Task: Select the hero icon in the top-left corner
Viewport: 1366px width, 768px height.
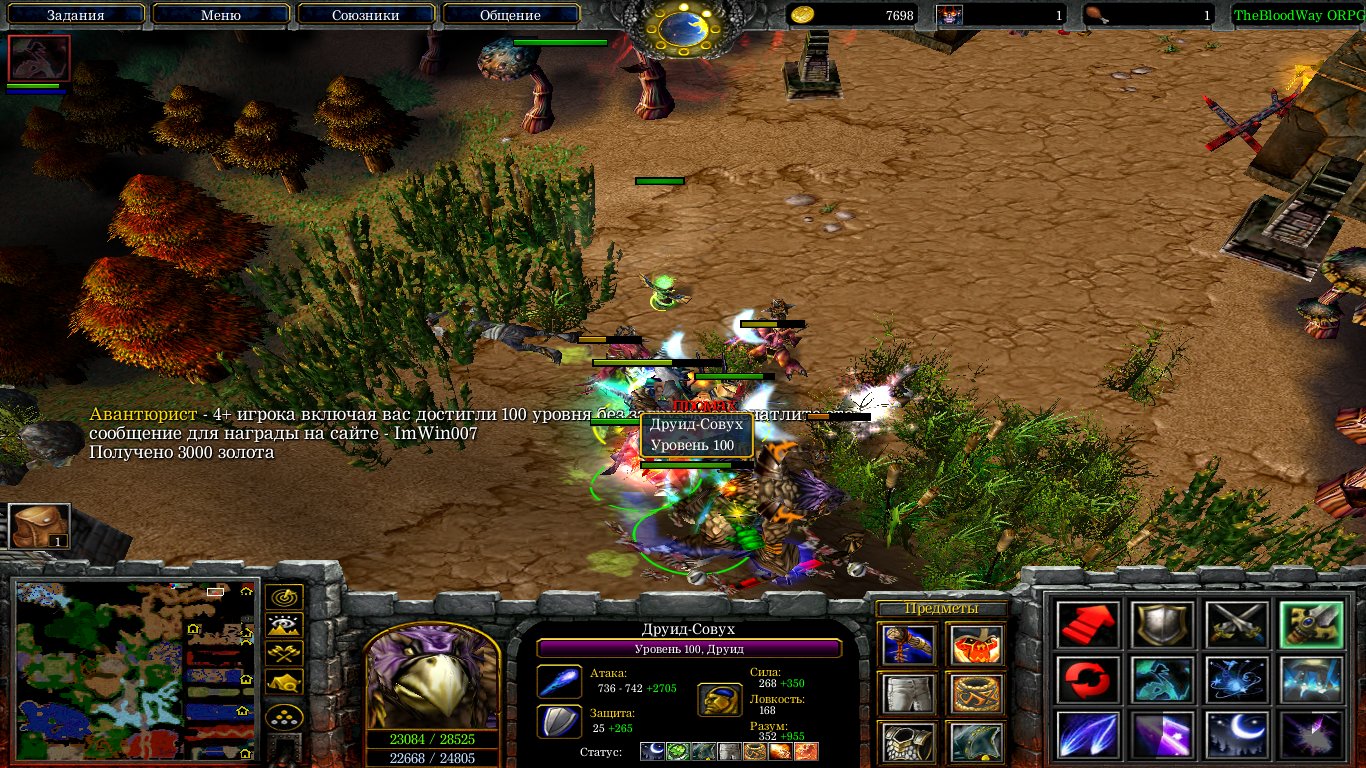Action: pyautogui.click(x=39, y=58)
